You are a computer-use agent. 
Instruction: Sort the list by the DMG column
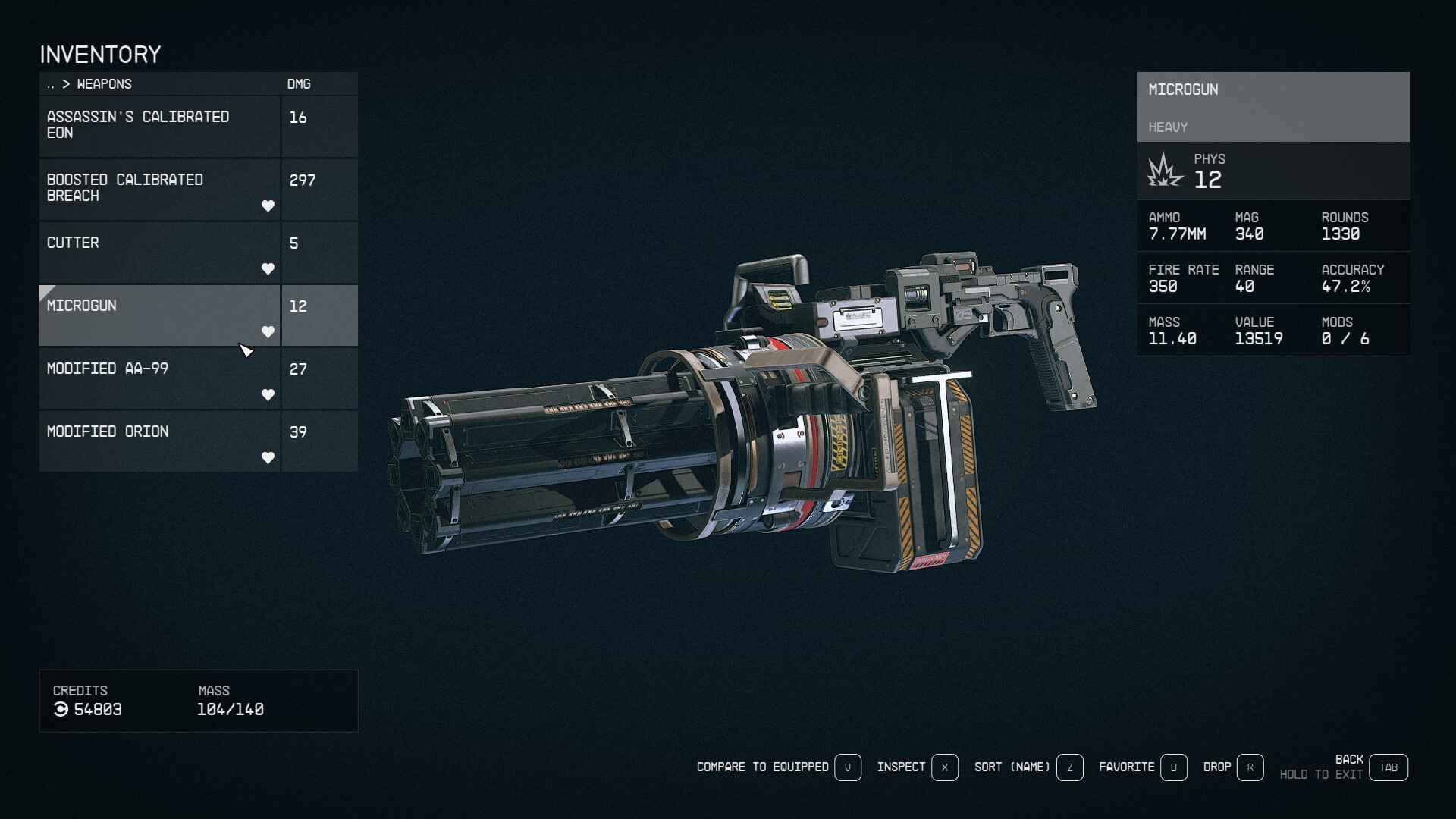[x=299, y=84]
